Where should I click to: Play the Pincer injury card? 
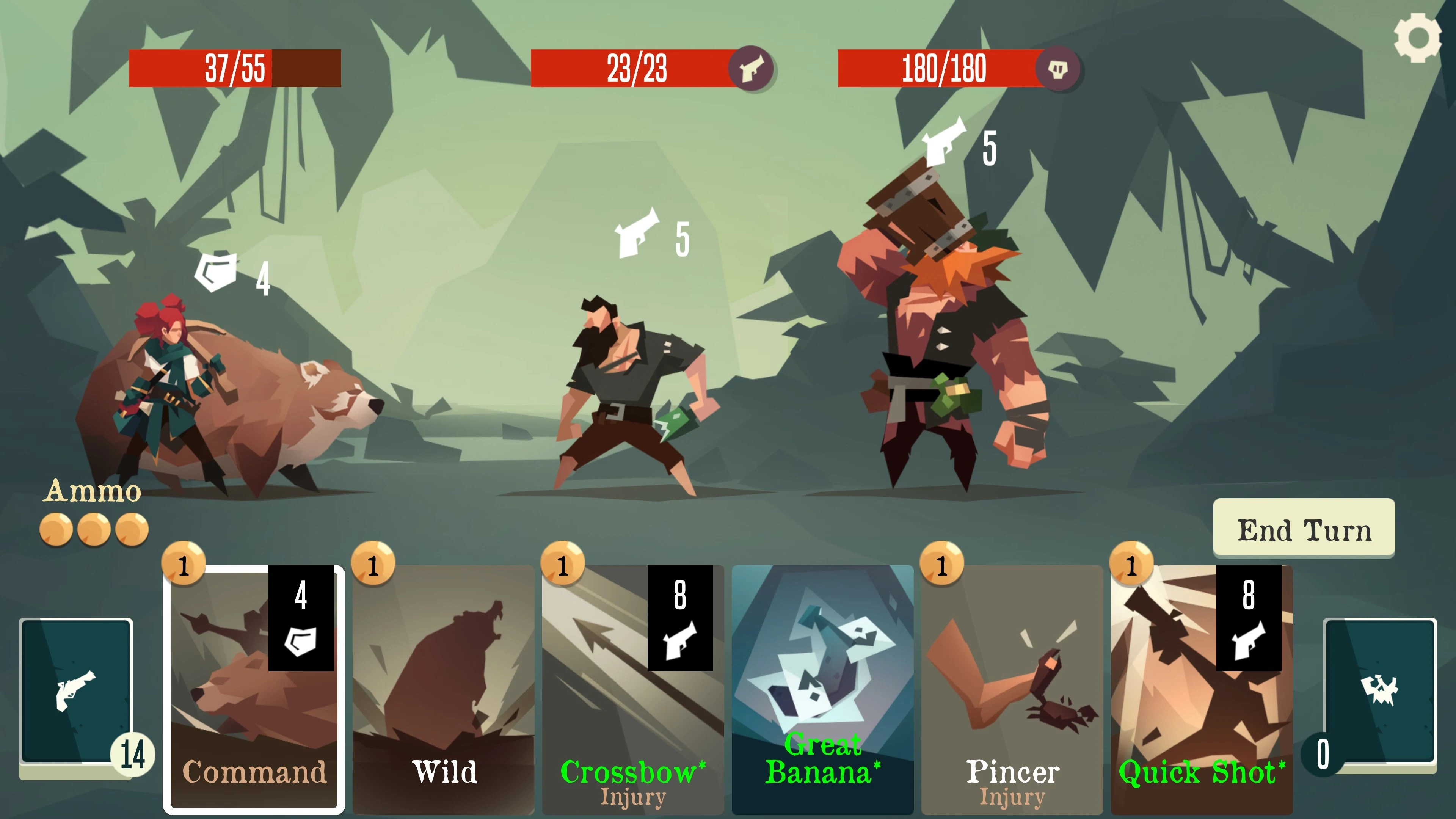coord(1012,690)
